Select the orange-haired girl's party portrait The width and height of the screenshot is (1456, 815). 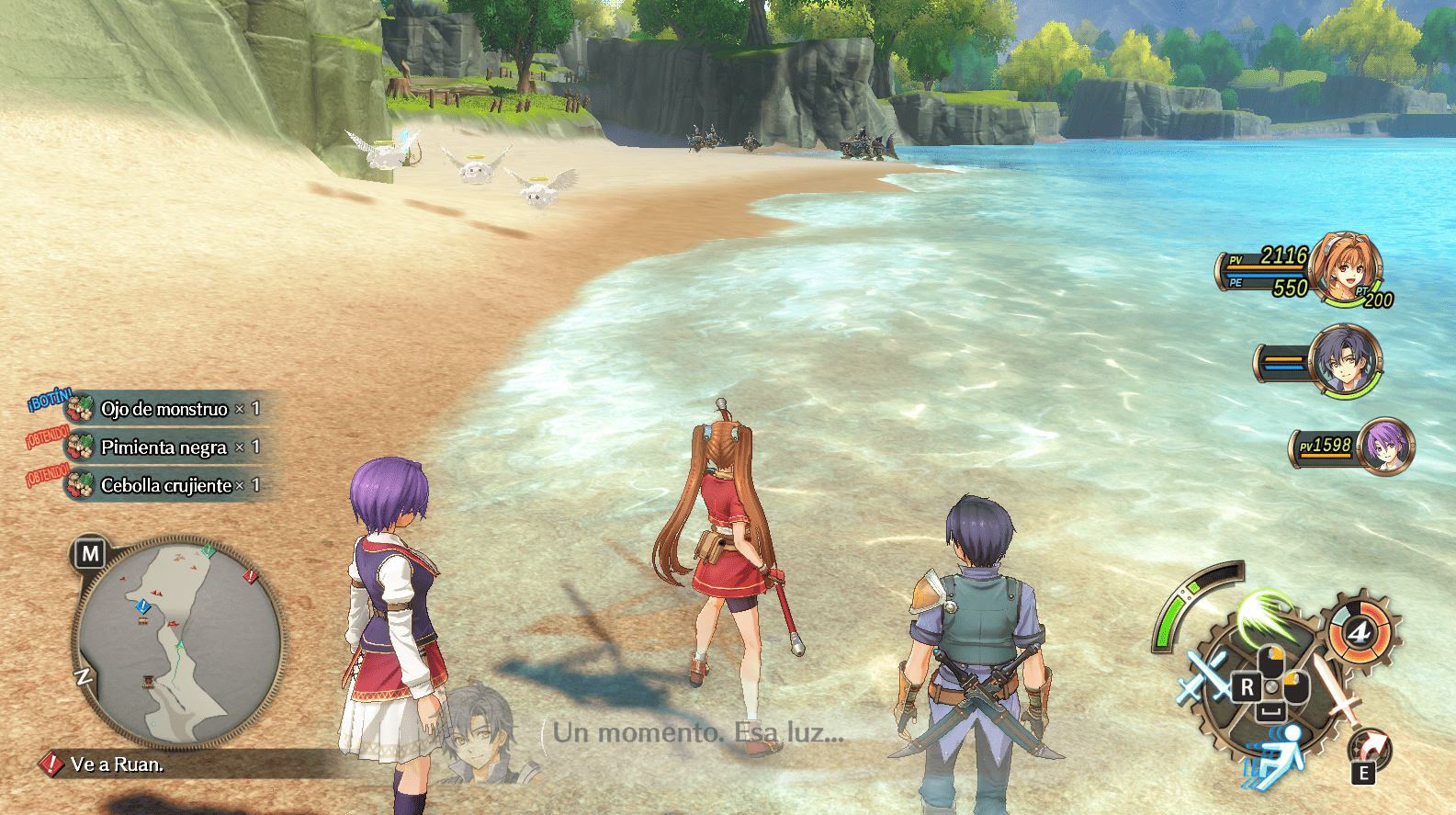coord(1345,267)
